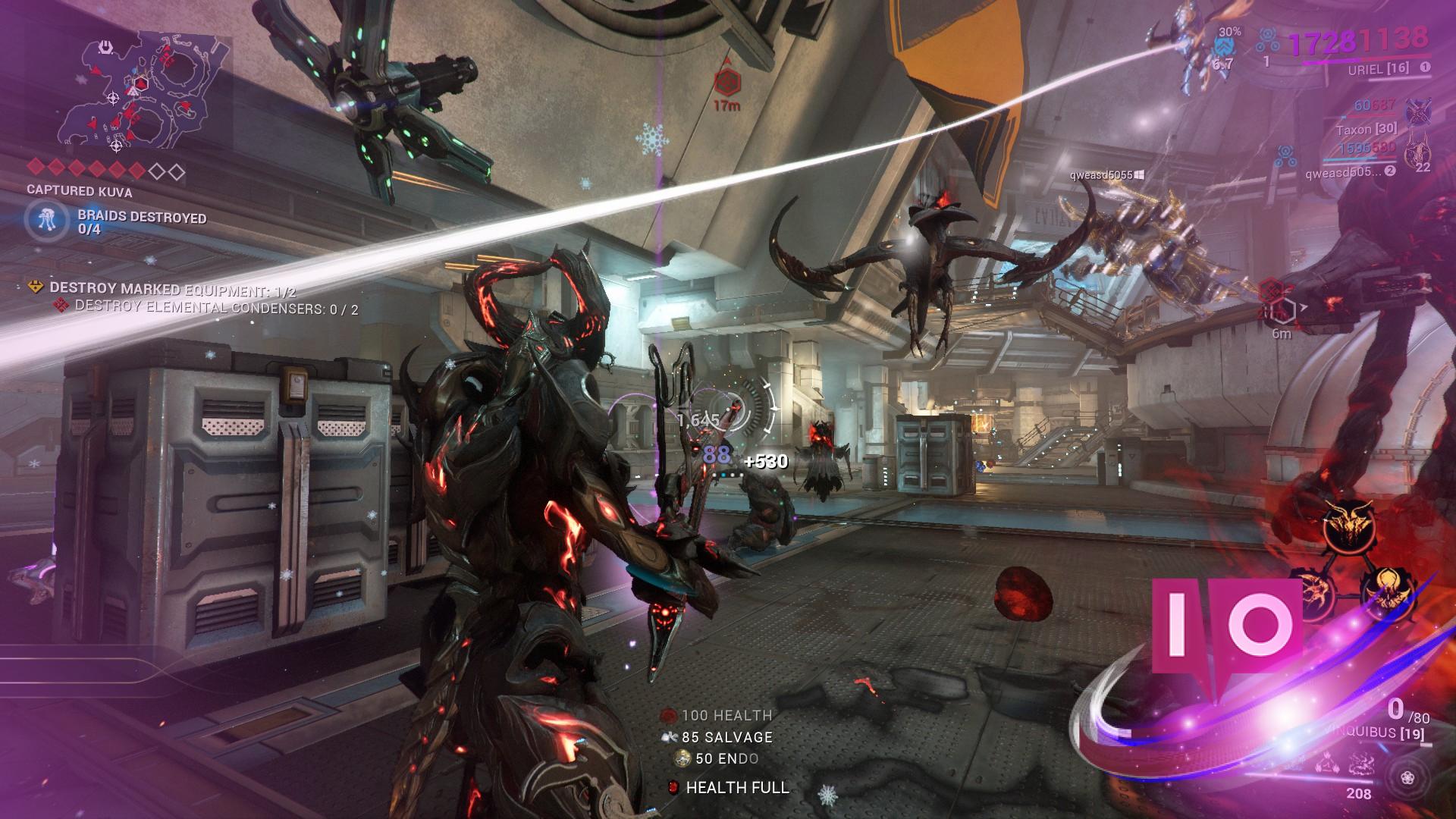The width and height of the screenshot is (1456, 819).
Task: Click the flower-shaped alt-fire icon near 208
Action: click(1408, 777)
